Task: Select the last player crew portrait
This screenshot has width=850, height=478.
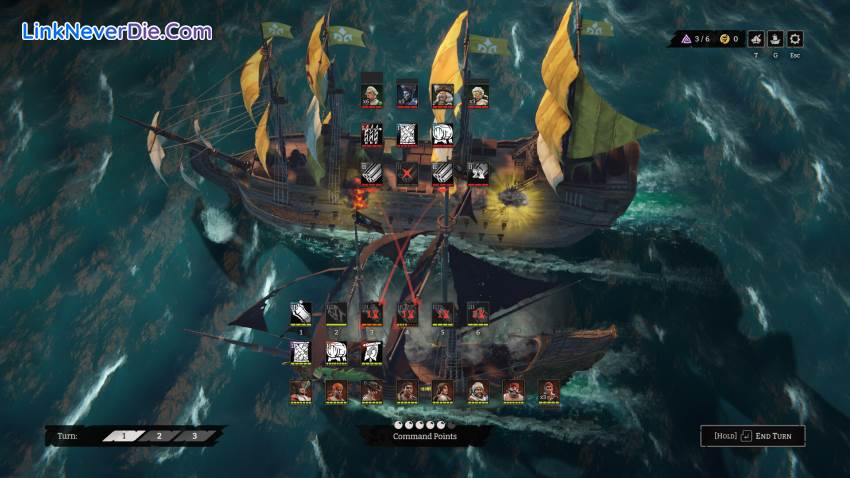Action: click(548, 391)
